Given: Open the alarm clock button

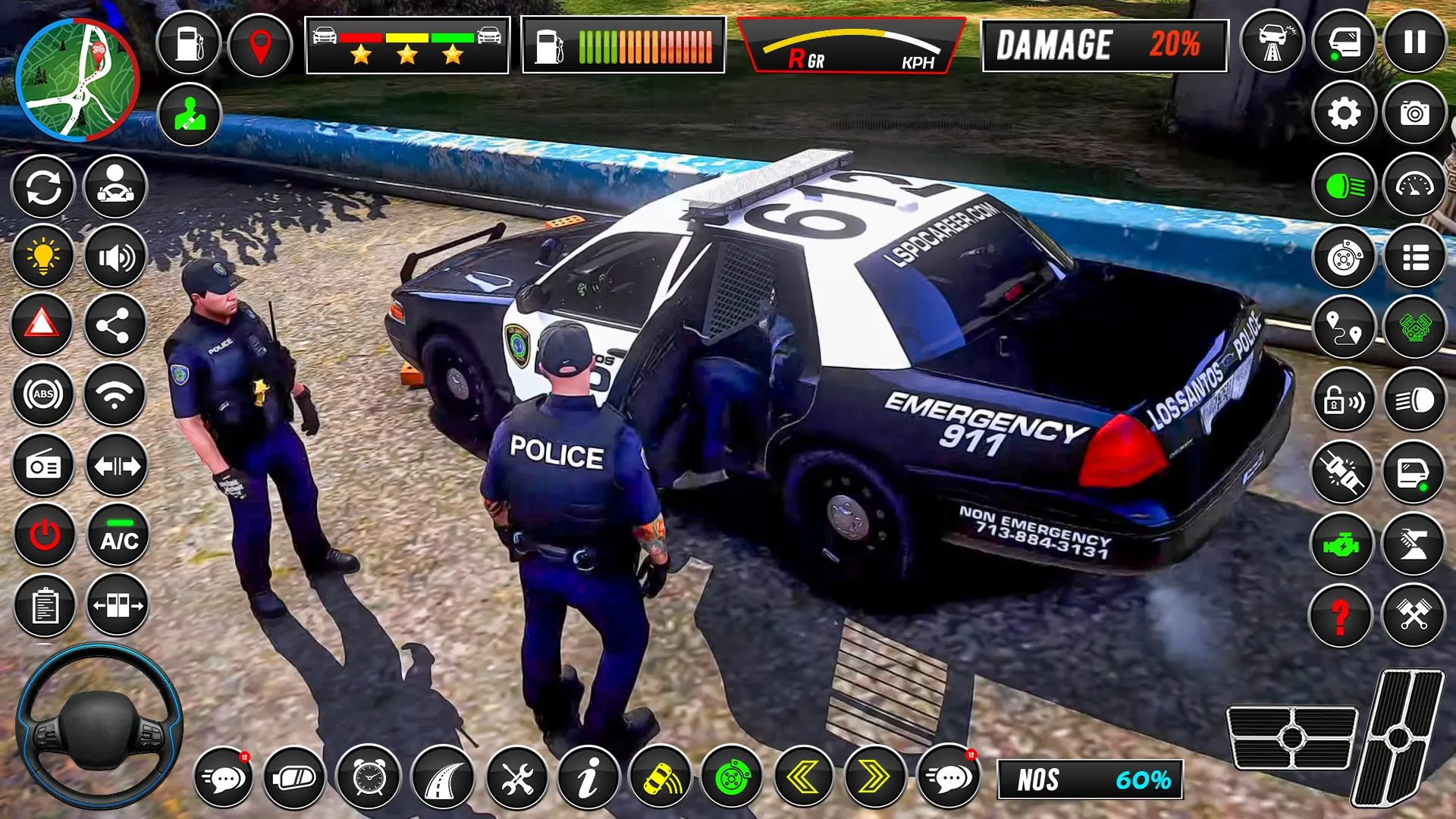Looking at the screenshot, I should (369, 777).
